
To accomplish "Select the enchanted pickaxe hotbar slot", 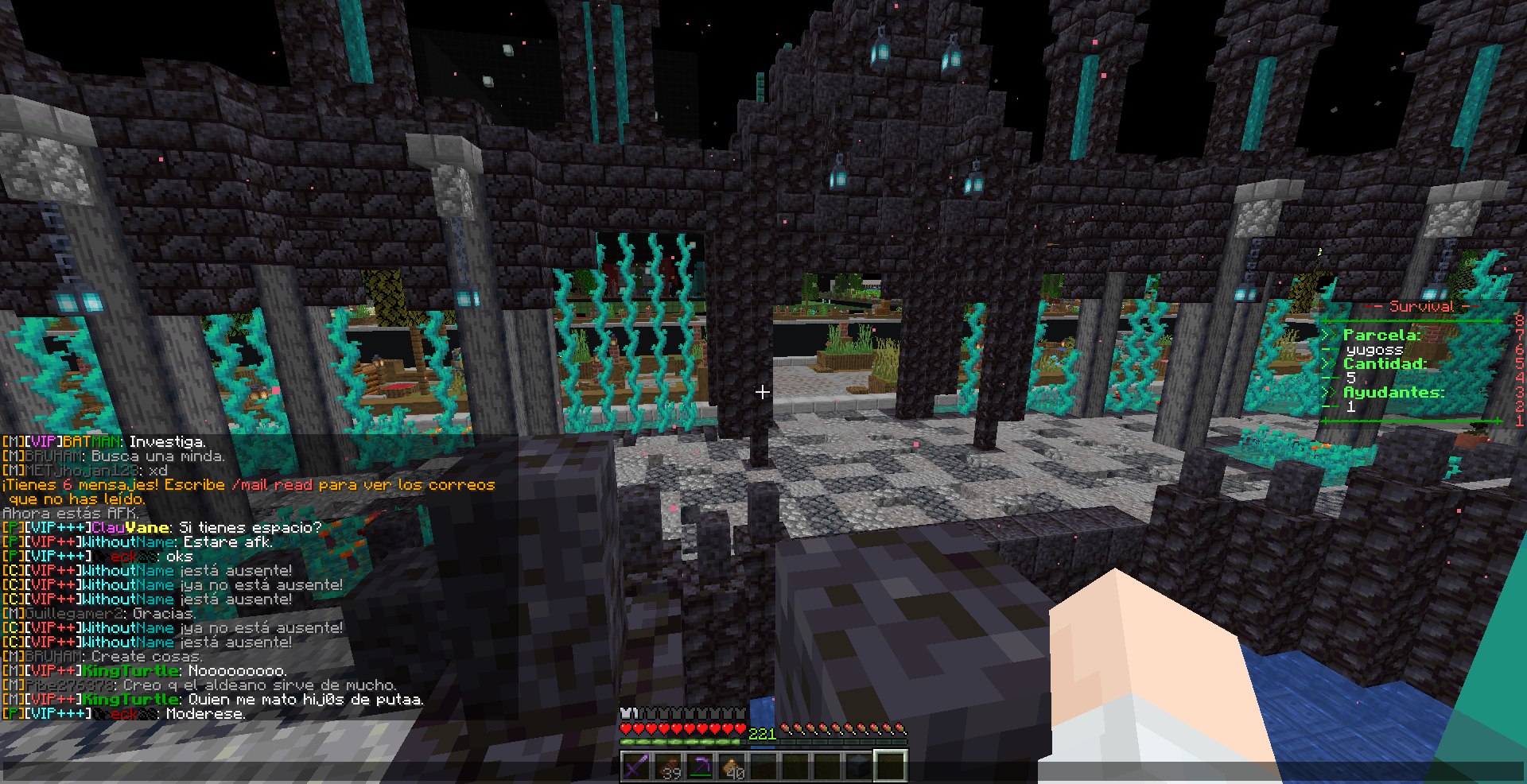I will click(699, 767).
